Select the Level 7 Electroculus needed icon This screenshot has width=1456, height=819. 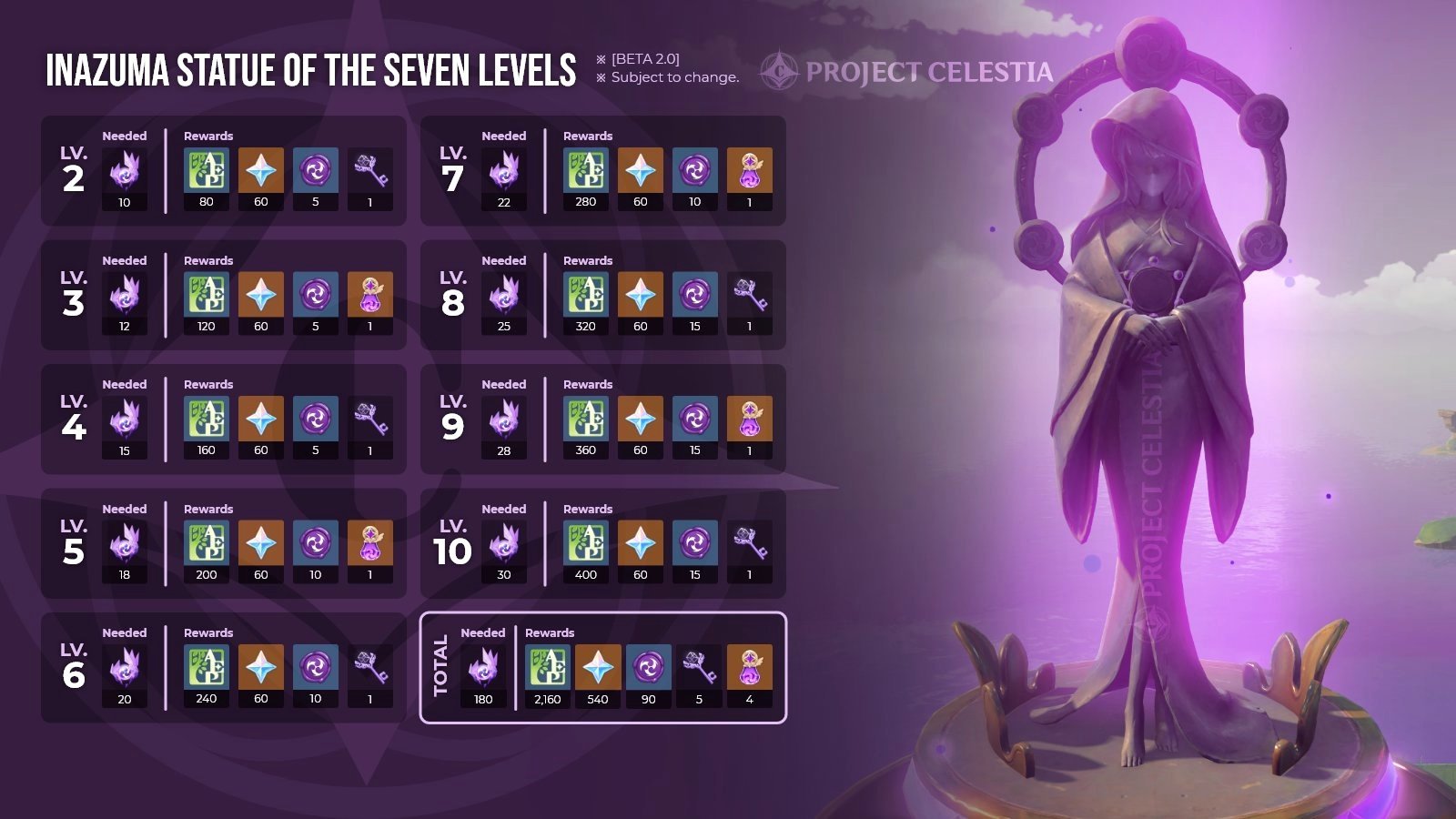[504, 170]
